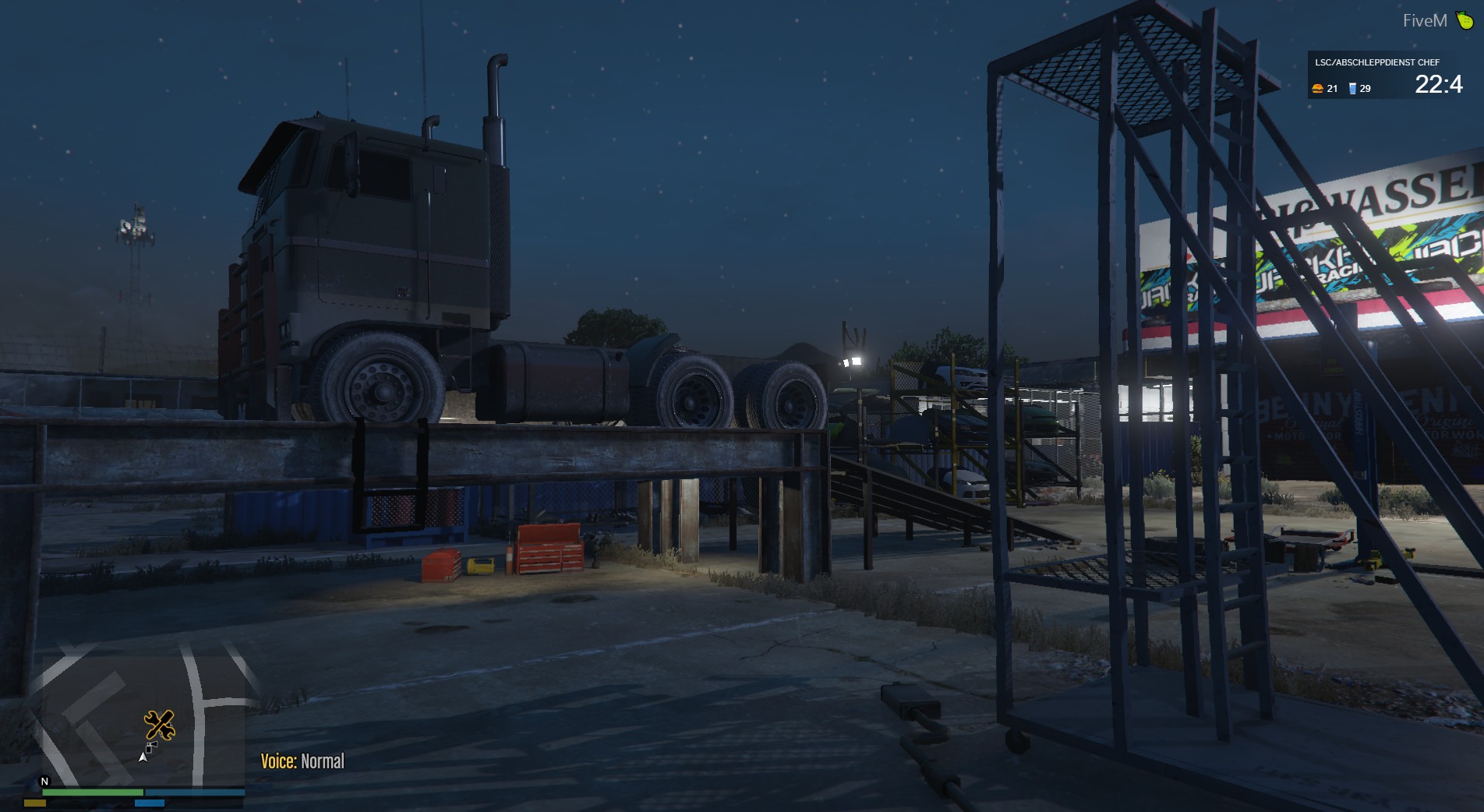Open the thirst value 29 details
Screen dimensions: 1484x812
click(x=1366, y=90)
